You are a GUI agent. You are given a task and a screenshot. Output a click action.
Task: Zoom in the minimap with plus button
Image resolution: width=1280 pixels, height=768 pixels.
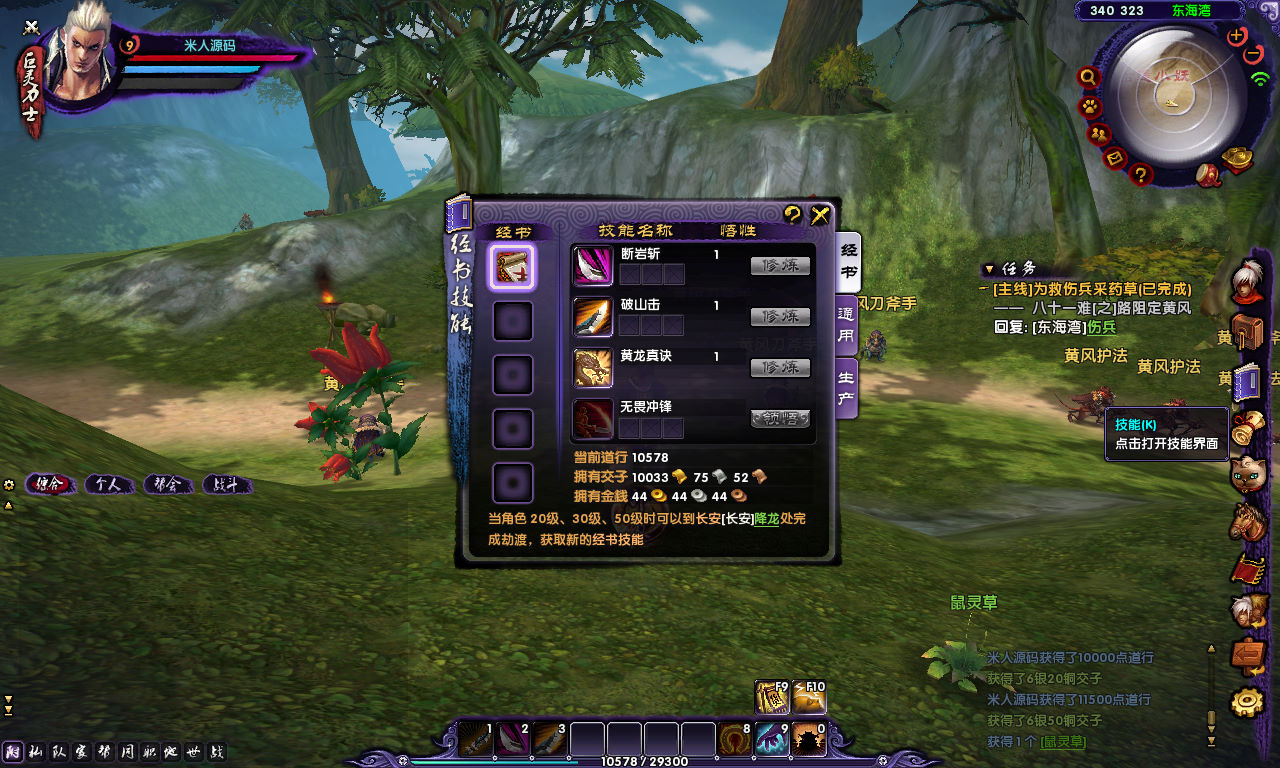[x=1237, y=36]
